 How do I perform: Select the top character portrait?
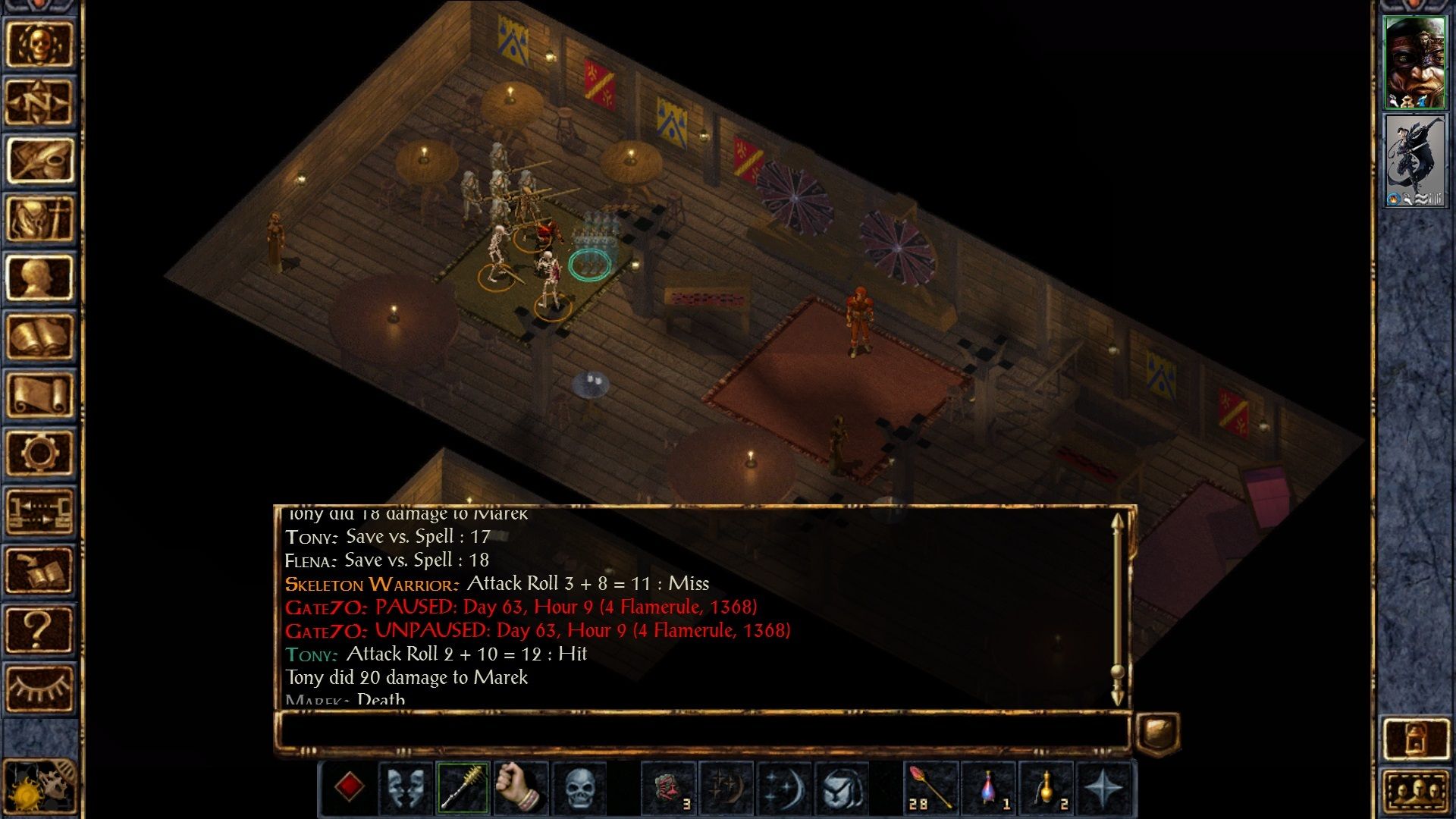pyautogui.click(x=1414, y=62)
